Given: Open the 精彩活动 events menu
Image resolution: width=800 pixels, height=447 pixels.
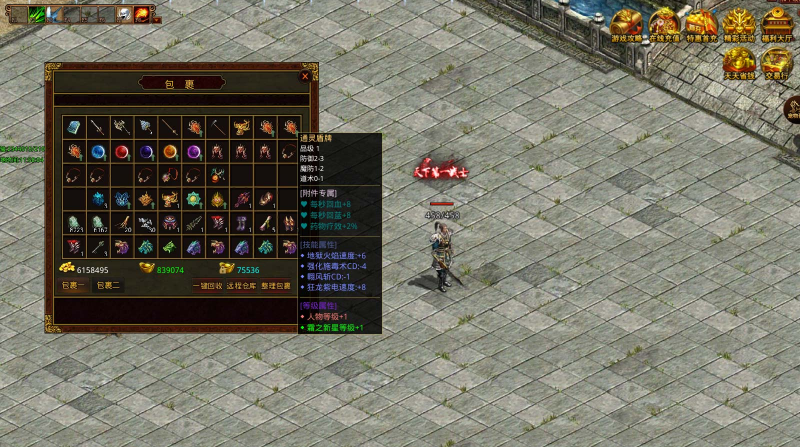Looking at the screenshot, I should point(739,24).
